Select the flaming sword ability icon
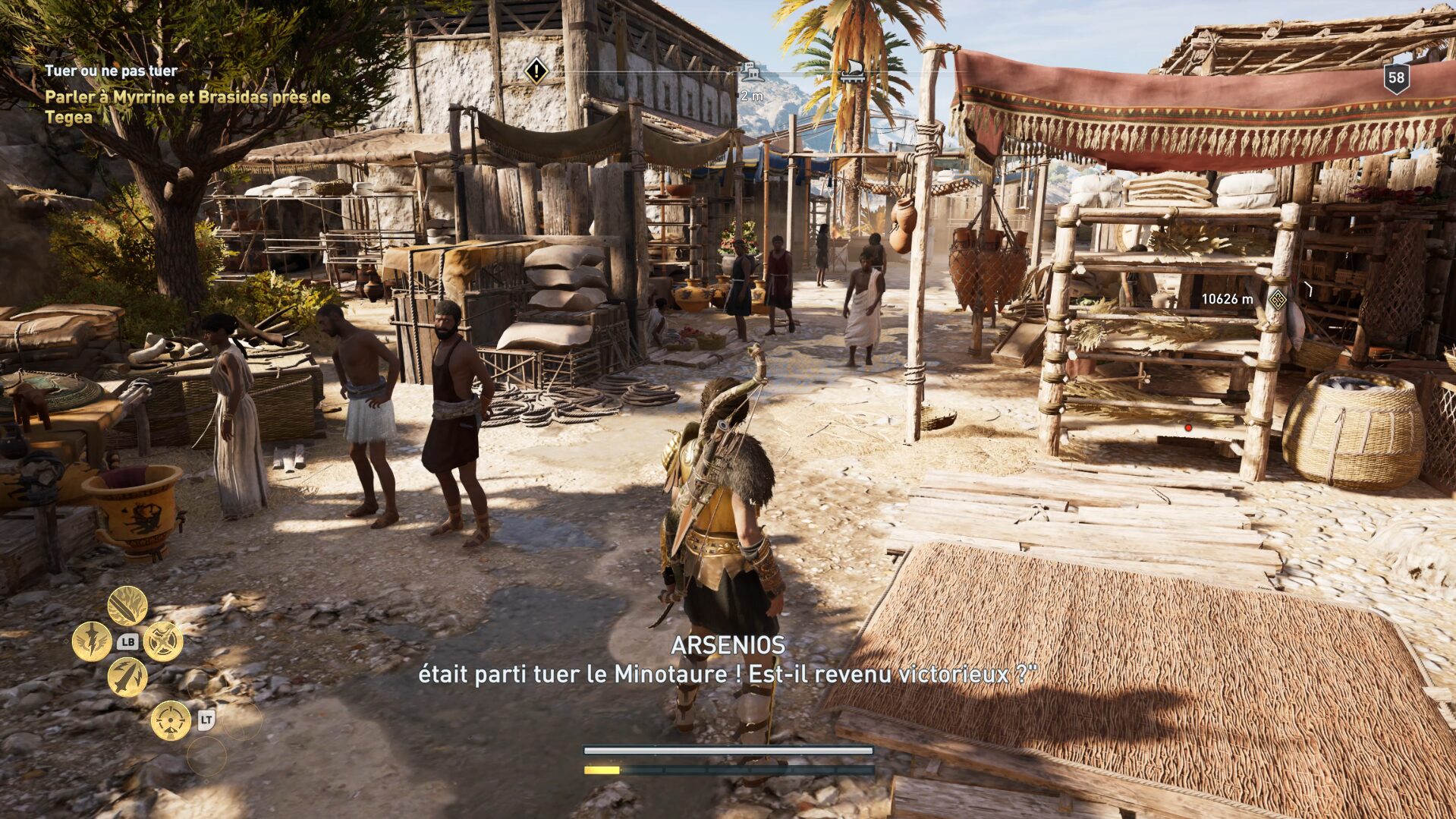Image resolution: width=1456 pixels, height=819 pixels. (x=127, y=606)
